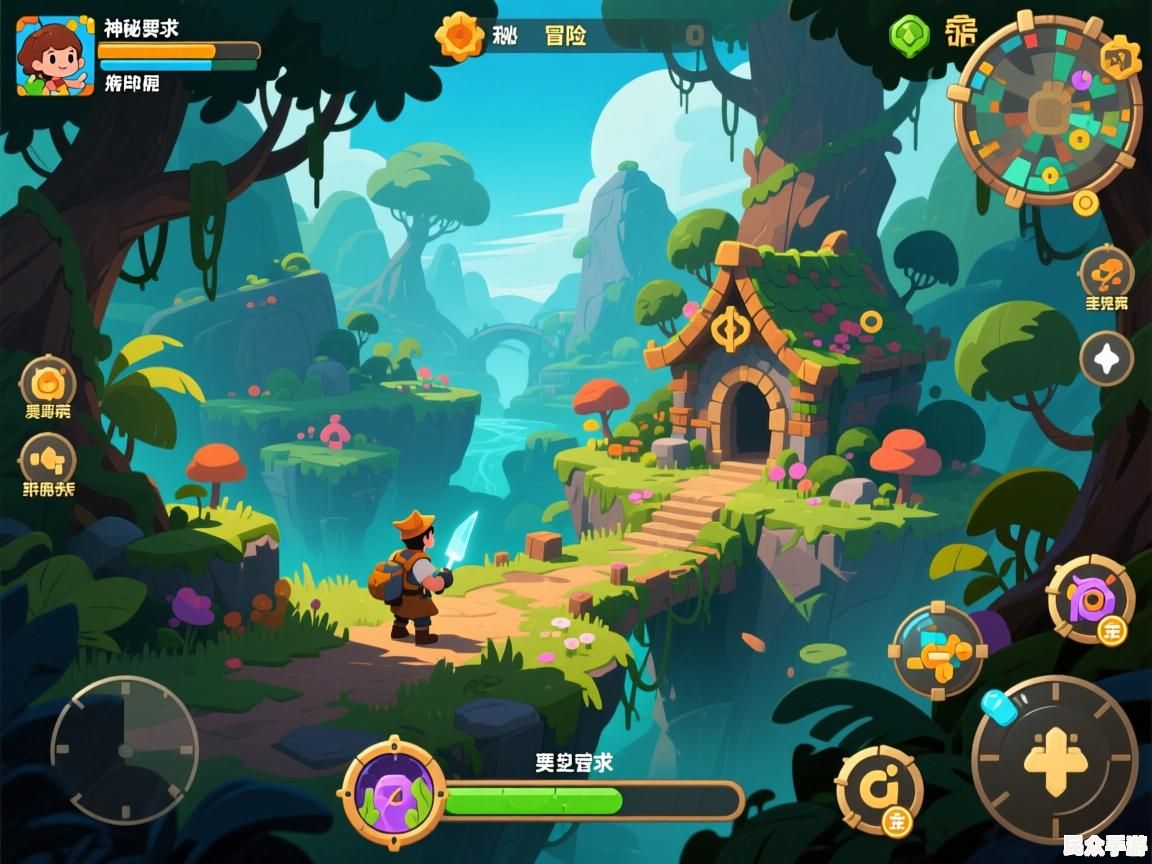This screenshot has height=864, width=1152.
Task: Open the circular minimap
Action: 1047,110
